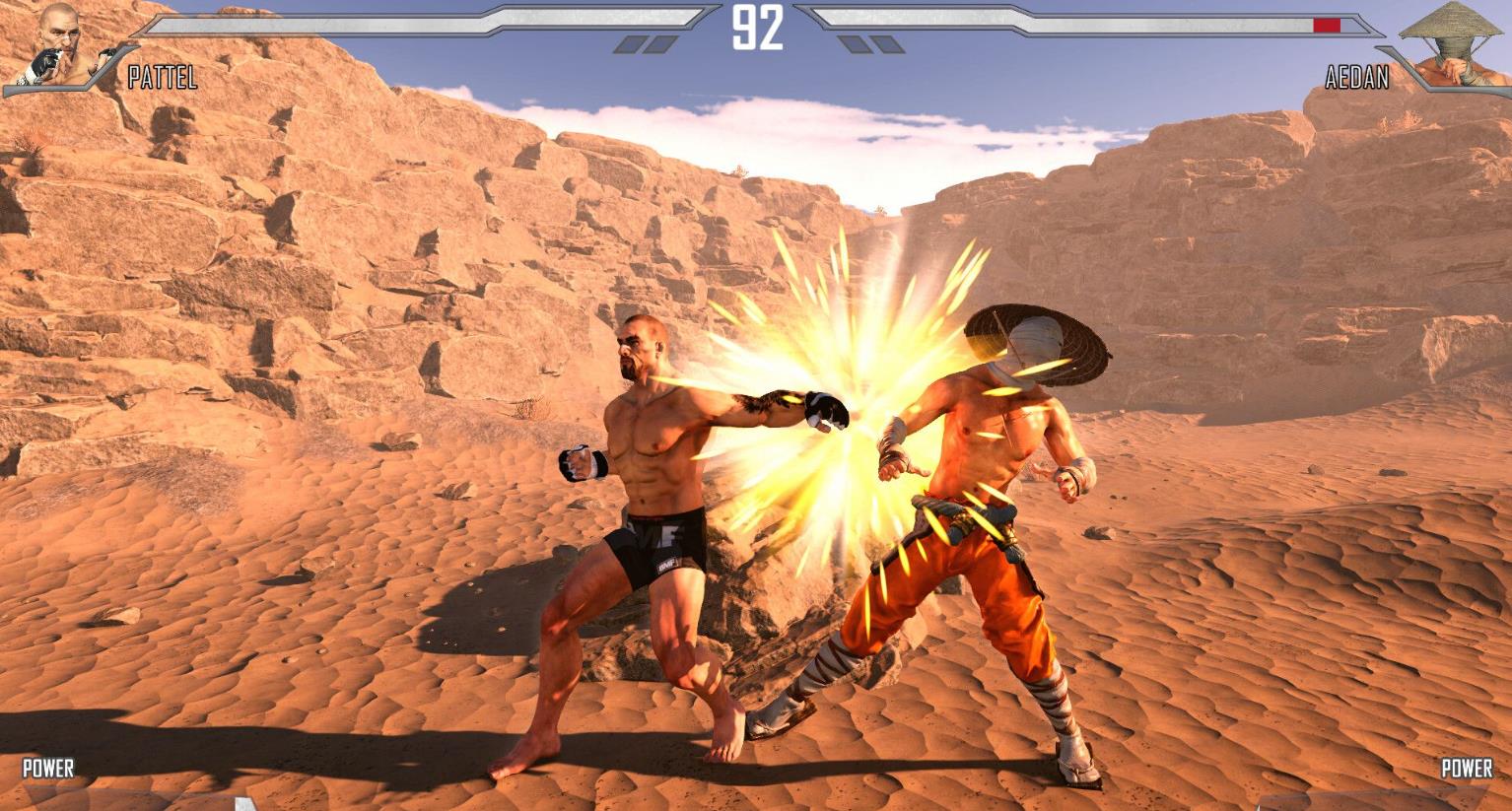
Task: Click Pattel's full health bar
Action: [x=394, y=23]
